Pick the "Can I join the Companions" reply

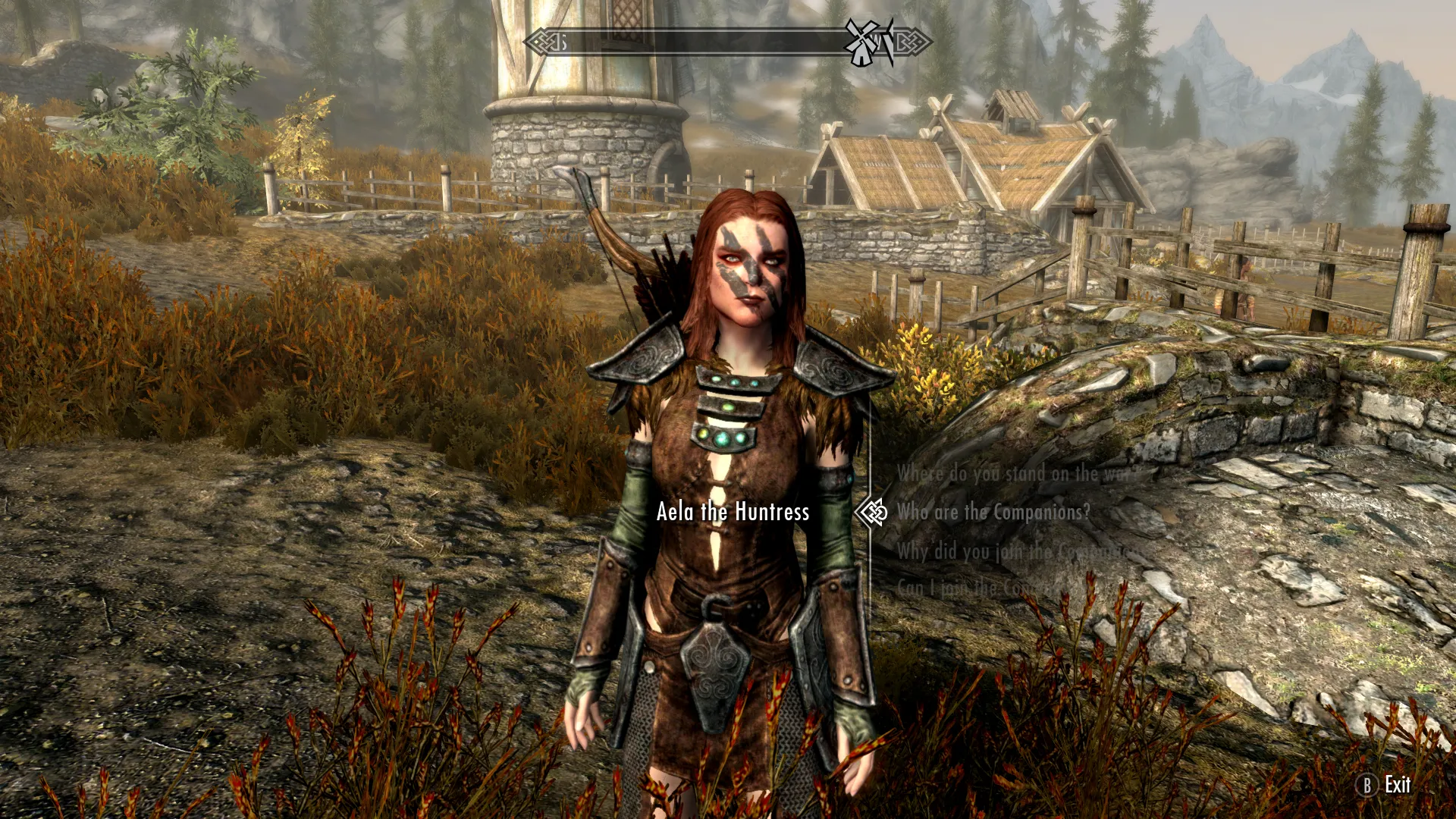pos(978,588)
